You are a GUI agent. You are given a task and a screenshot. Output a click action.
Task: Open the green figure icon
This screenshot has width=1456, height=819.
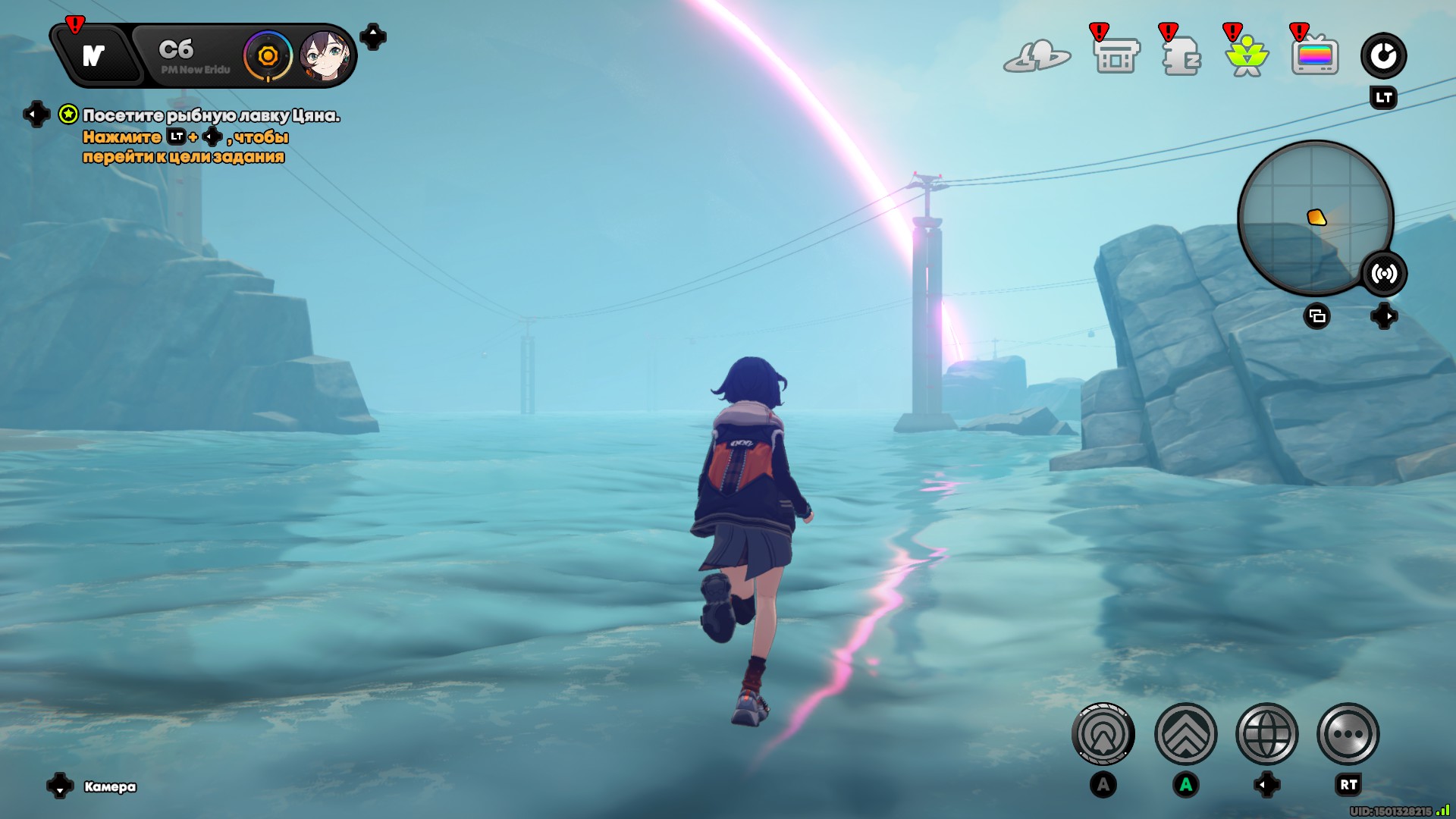(x=1247, y=56)
